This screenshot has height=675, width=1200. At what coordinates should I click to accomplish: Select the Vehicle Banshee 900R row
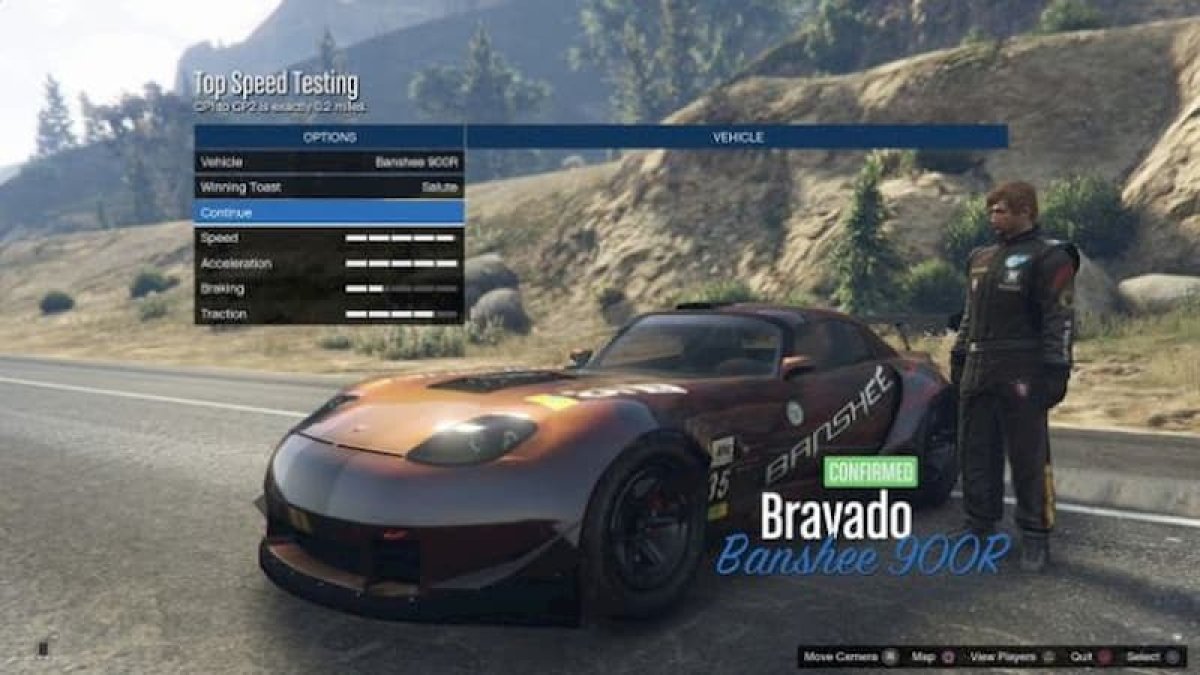coord(328,162)
